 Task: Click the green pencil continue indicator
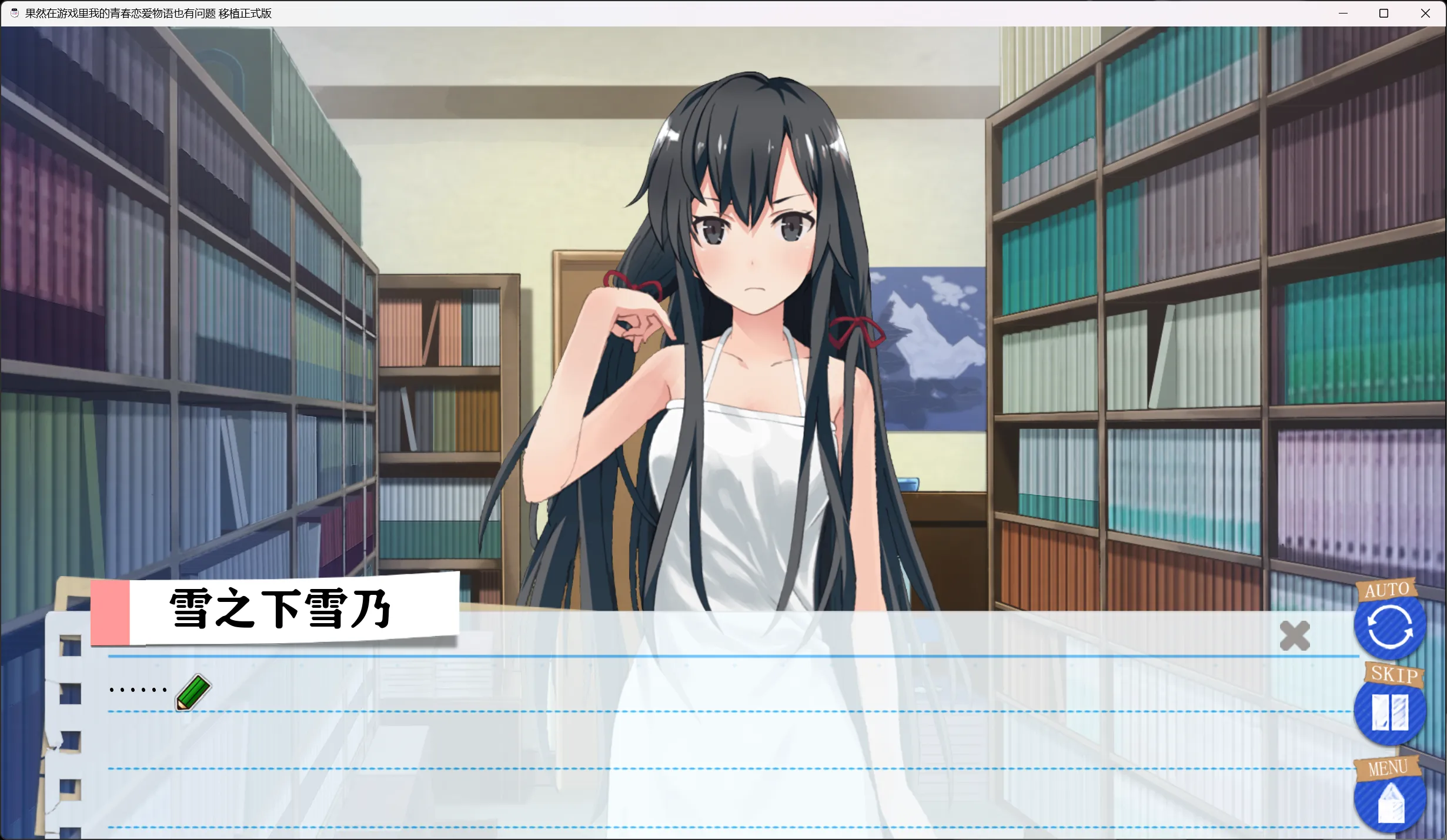(x=192, y=692)
